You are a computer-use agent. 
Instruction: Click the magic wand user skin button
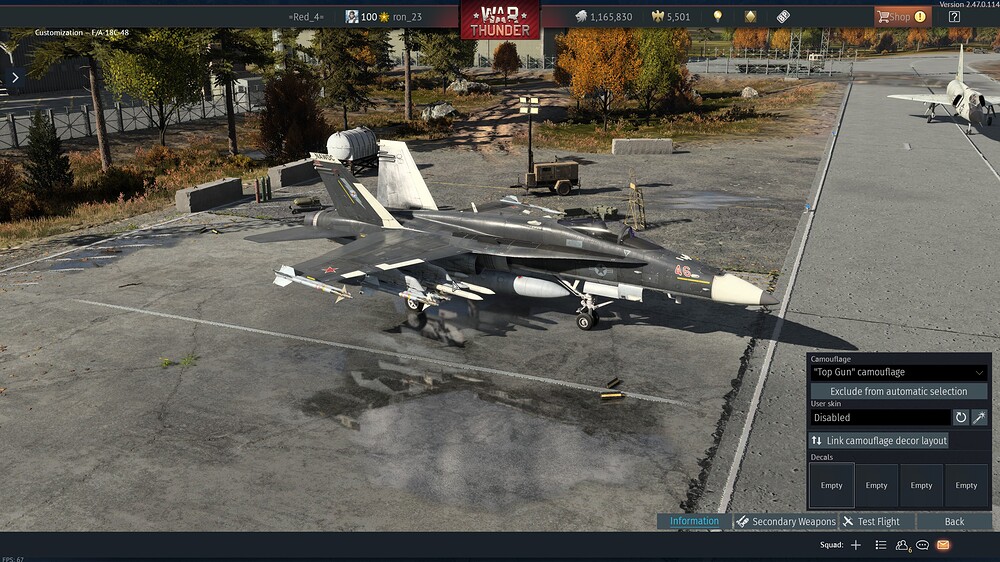[979, 417]
